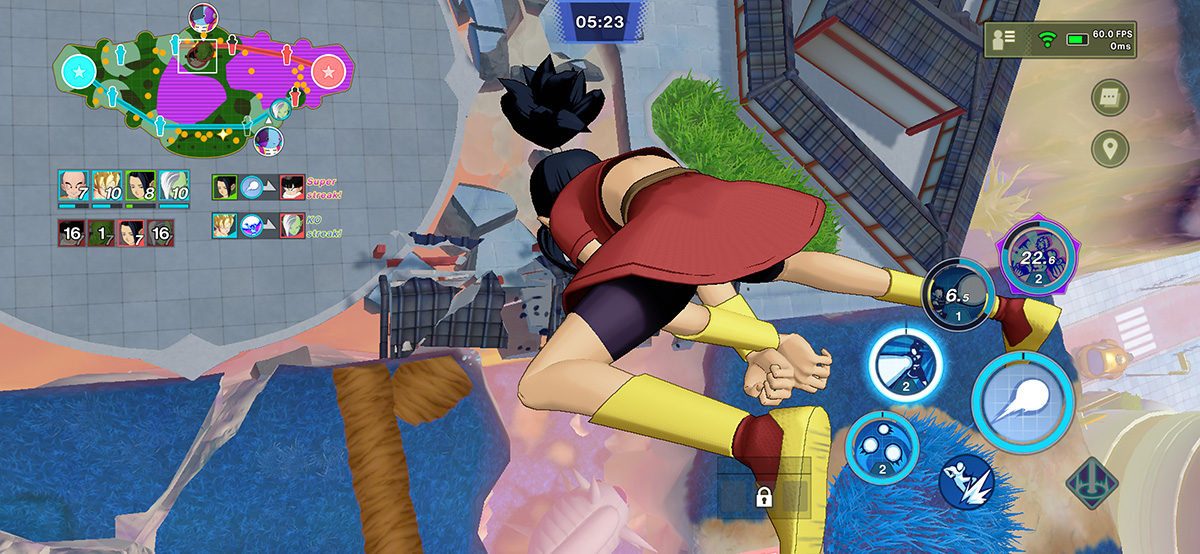The width and height of the screenshot is (1200, 554).
Task: Open the player list scoreboard icon
Action: pyautogui.click(x=1004, y=39)
